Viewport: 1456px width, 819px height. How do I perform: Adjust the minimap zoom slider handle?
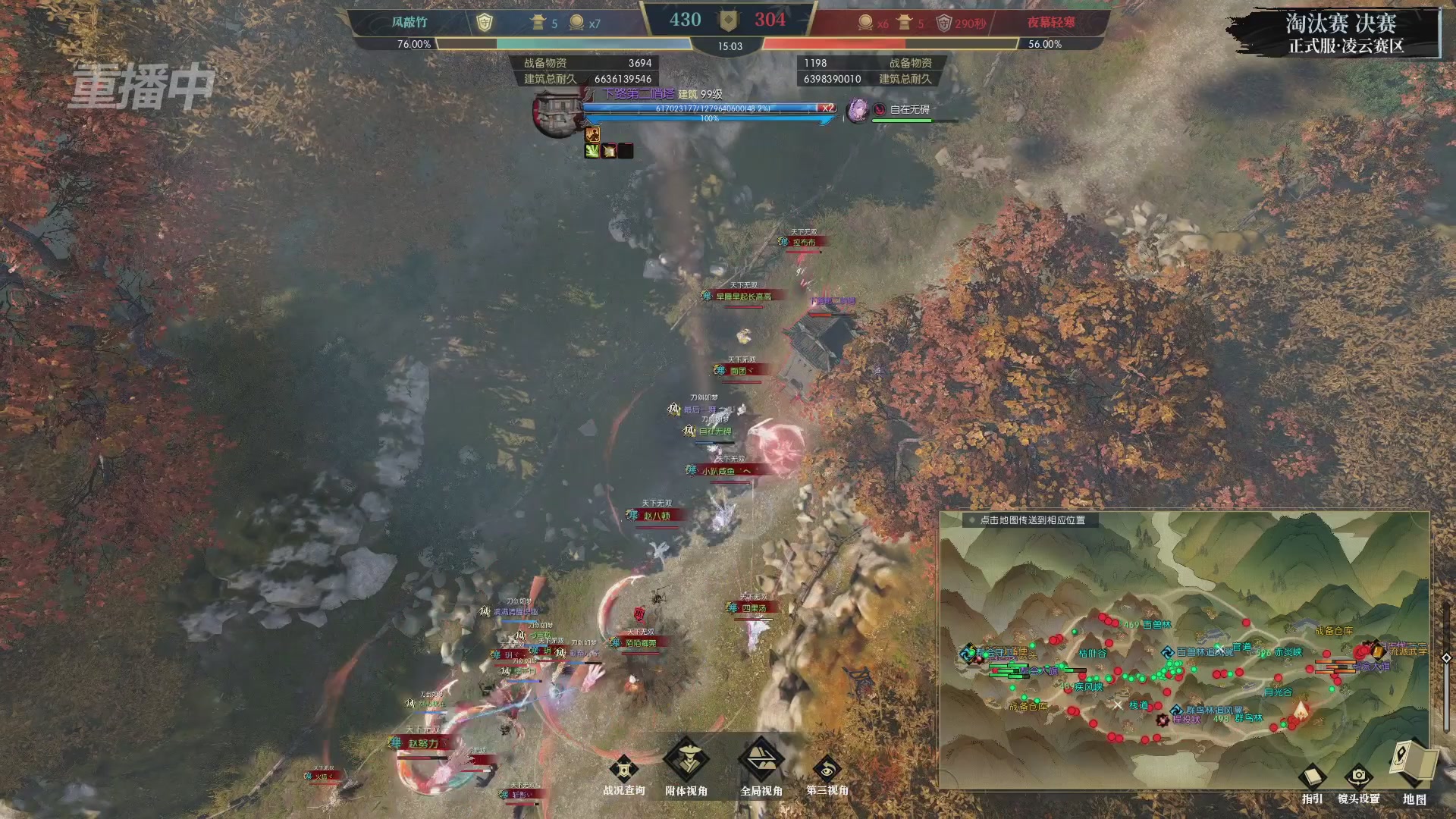[x=1446, y=657]
